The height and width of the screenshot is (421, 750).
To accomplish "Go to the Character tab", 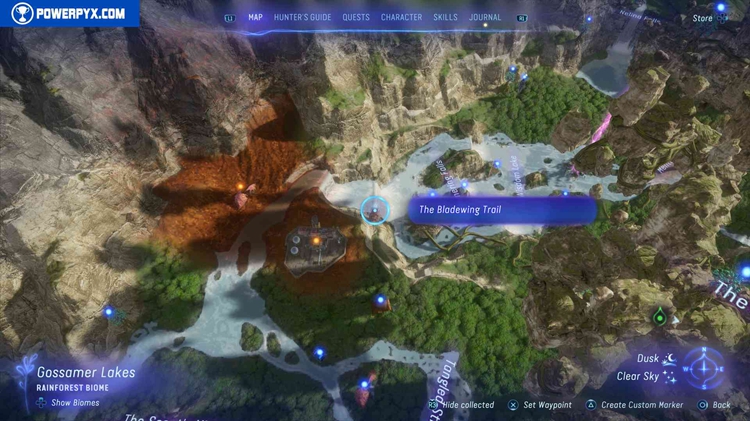I will click(401, 17).
